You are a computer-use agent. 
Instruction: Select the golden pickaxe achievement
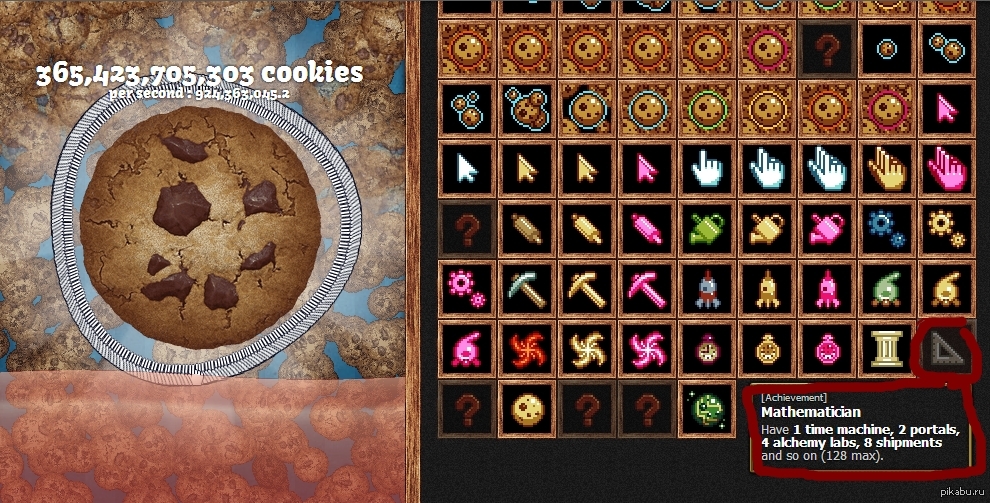pyautogui.click(x=585, y=288)
